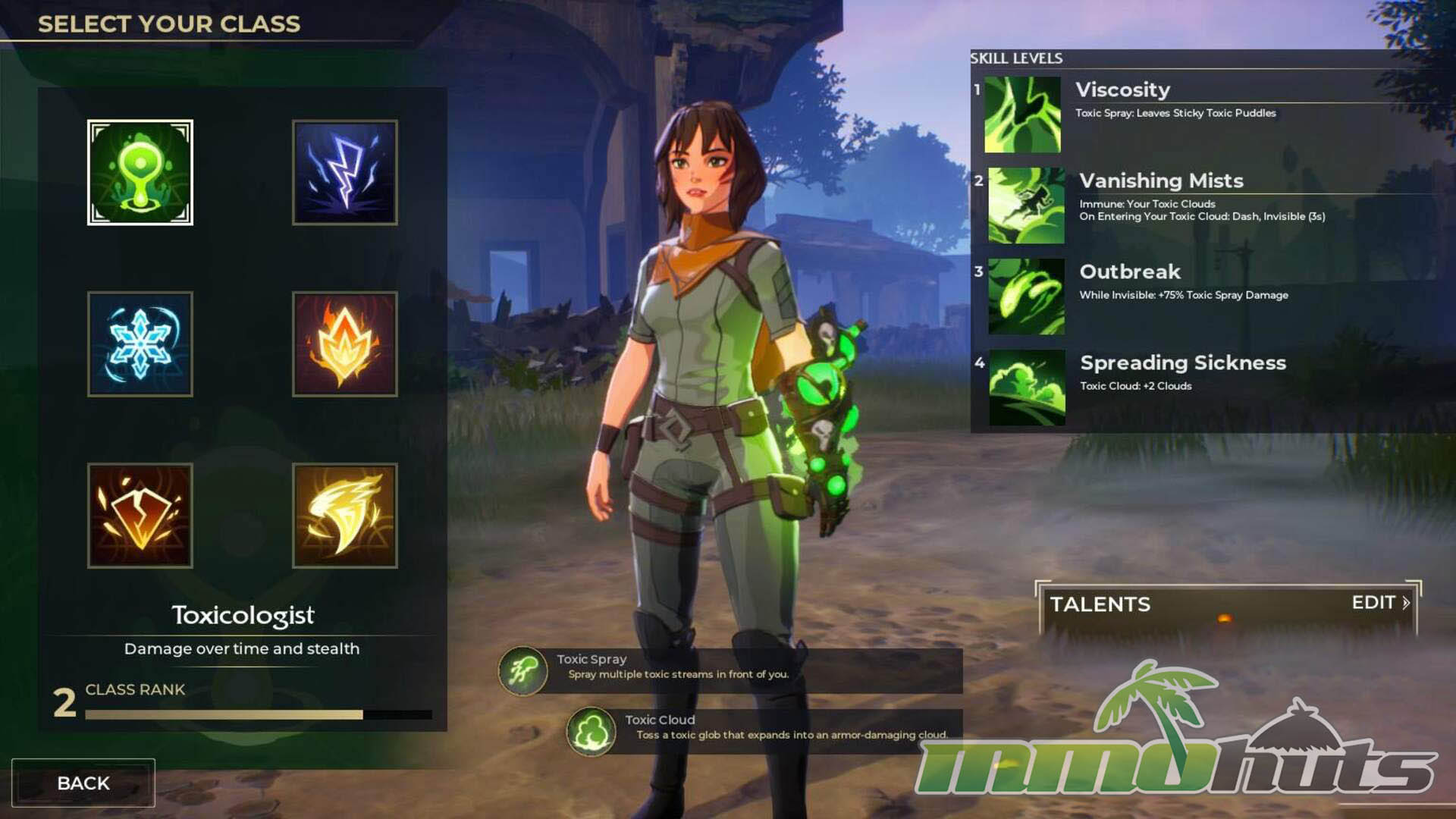Select the orange flame class icon
This screenshot has height=819, width=1456.
pyautogui.click(x=345, y=344)
